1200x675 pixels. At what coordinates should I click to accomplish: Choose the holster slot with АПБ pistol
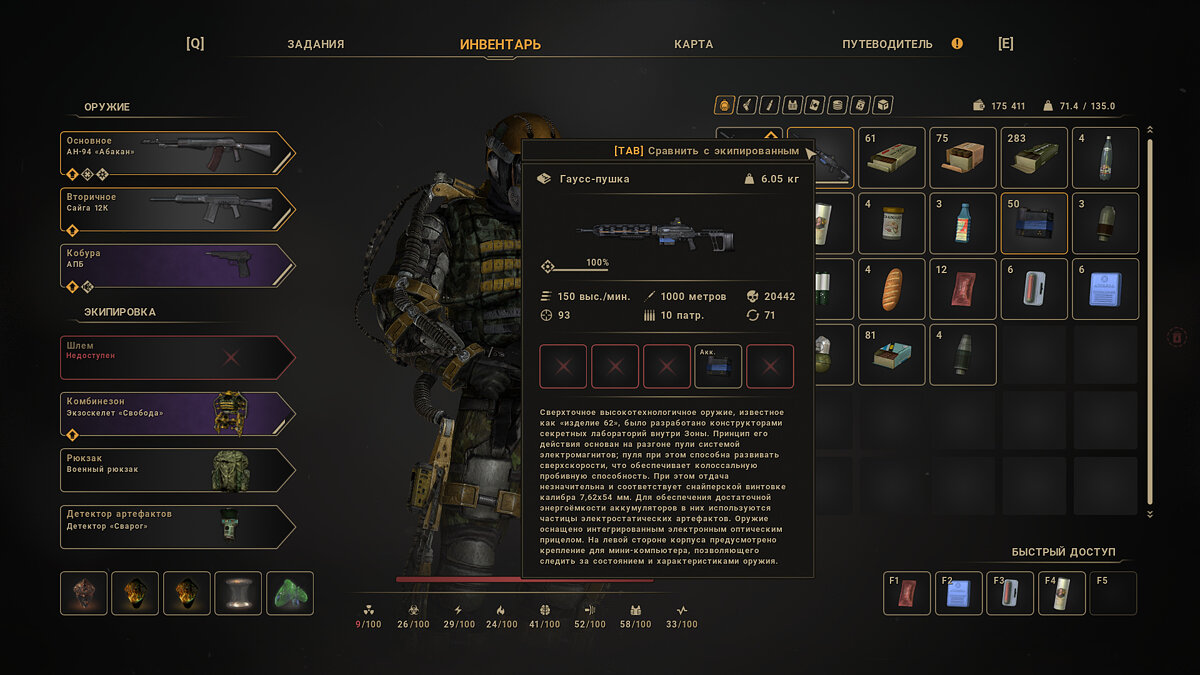[177, 266]
